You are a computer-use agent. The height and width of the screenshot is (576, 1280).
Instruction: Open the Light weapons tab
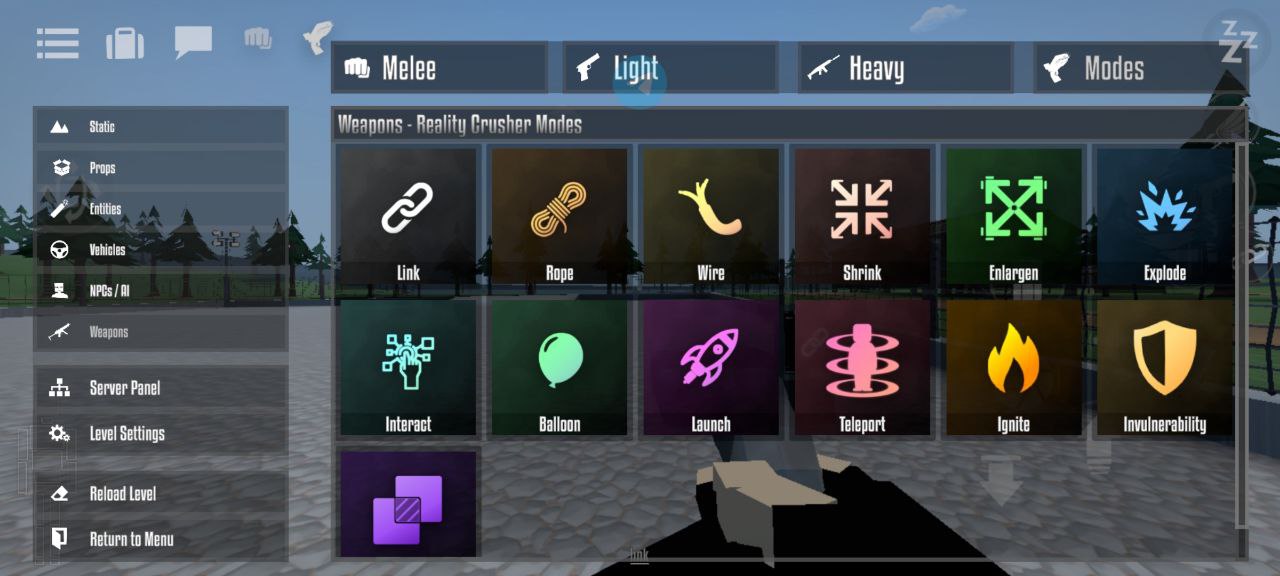(670, 68)
